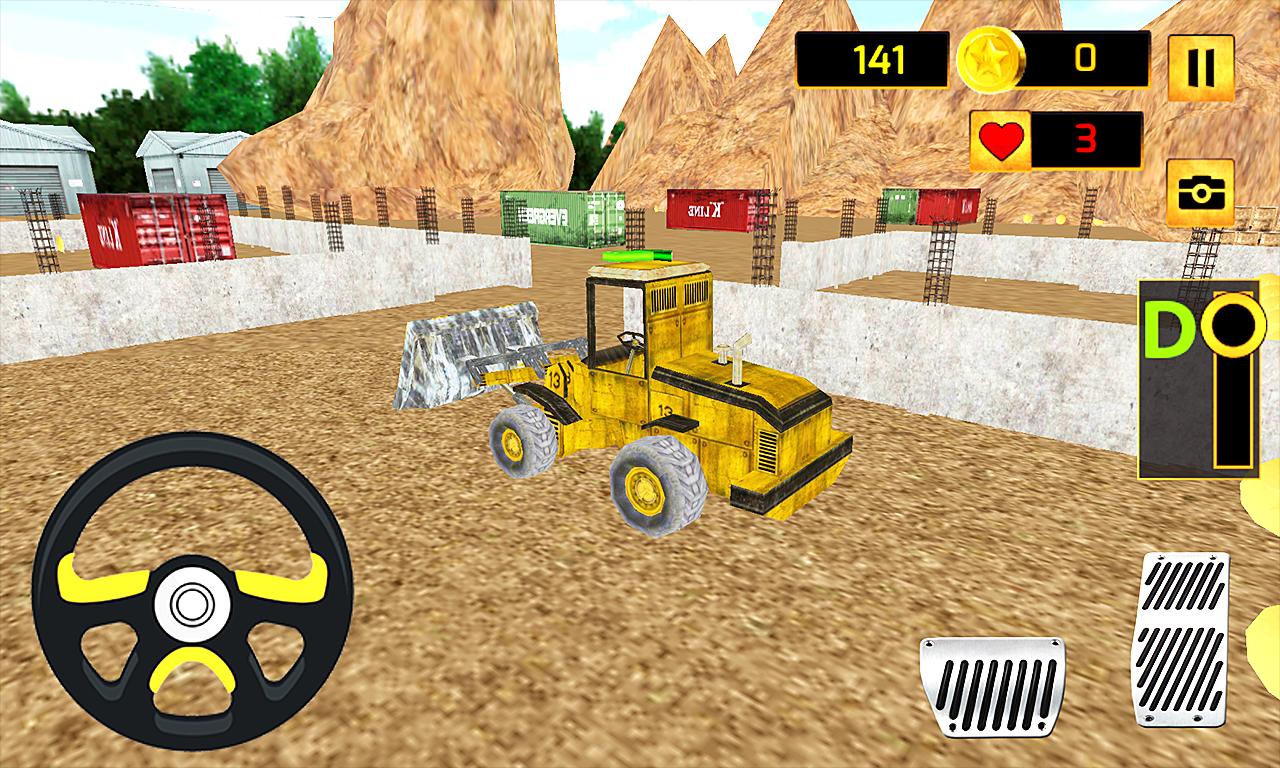Click the red heart lives icon
Screen dimensions: 1280x768
click(x=1003, y=138)
